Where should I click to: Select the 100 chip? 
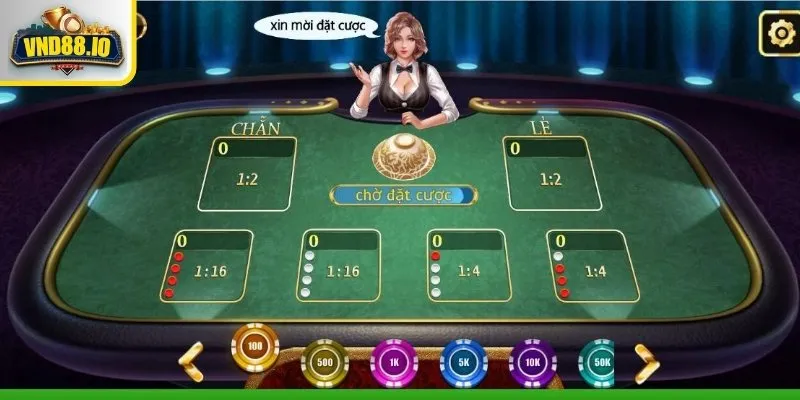pyautogui.click(x=255, y=347)
